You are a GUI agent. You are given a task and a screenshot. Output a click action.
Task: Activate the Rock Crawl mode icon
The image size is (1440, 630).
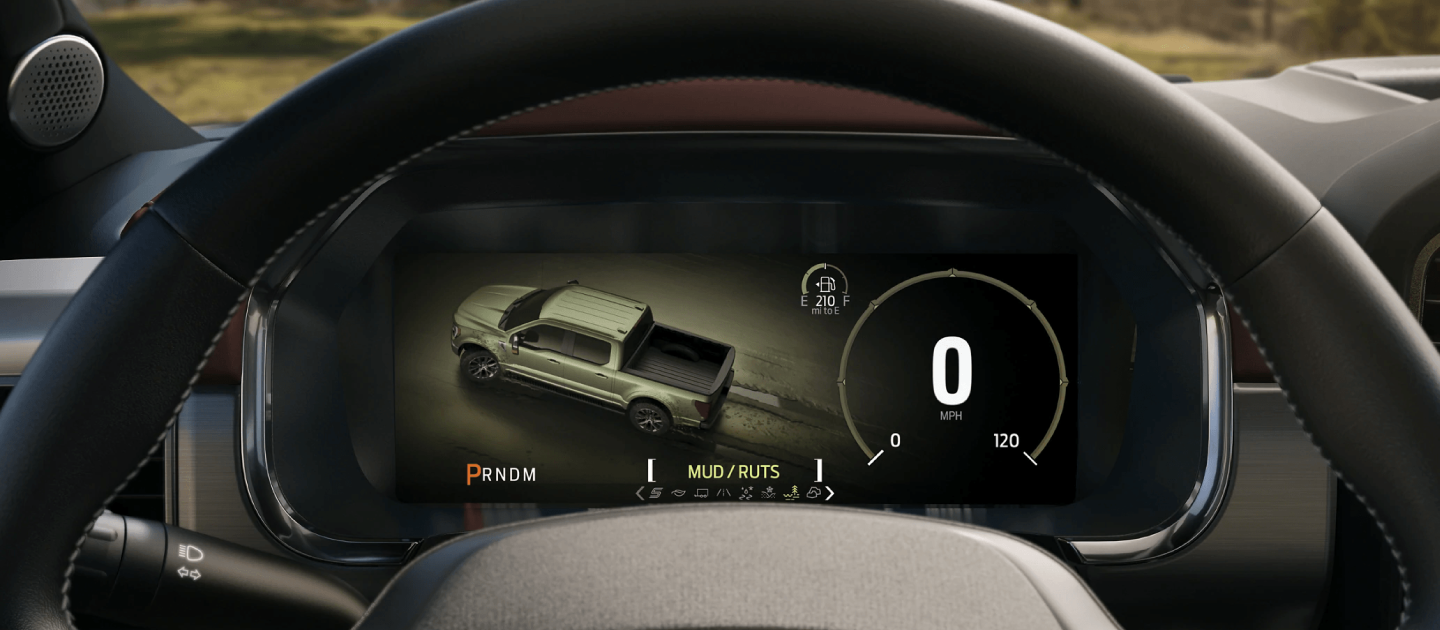tap(813, 493)
